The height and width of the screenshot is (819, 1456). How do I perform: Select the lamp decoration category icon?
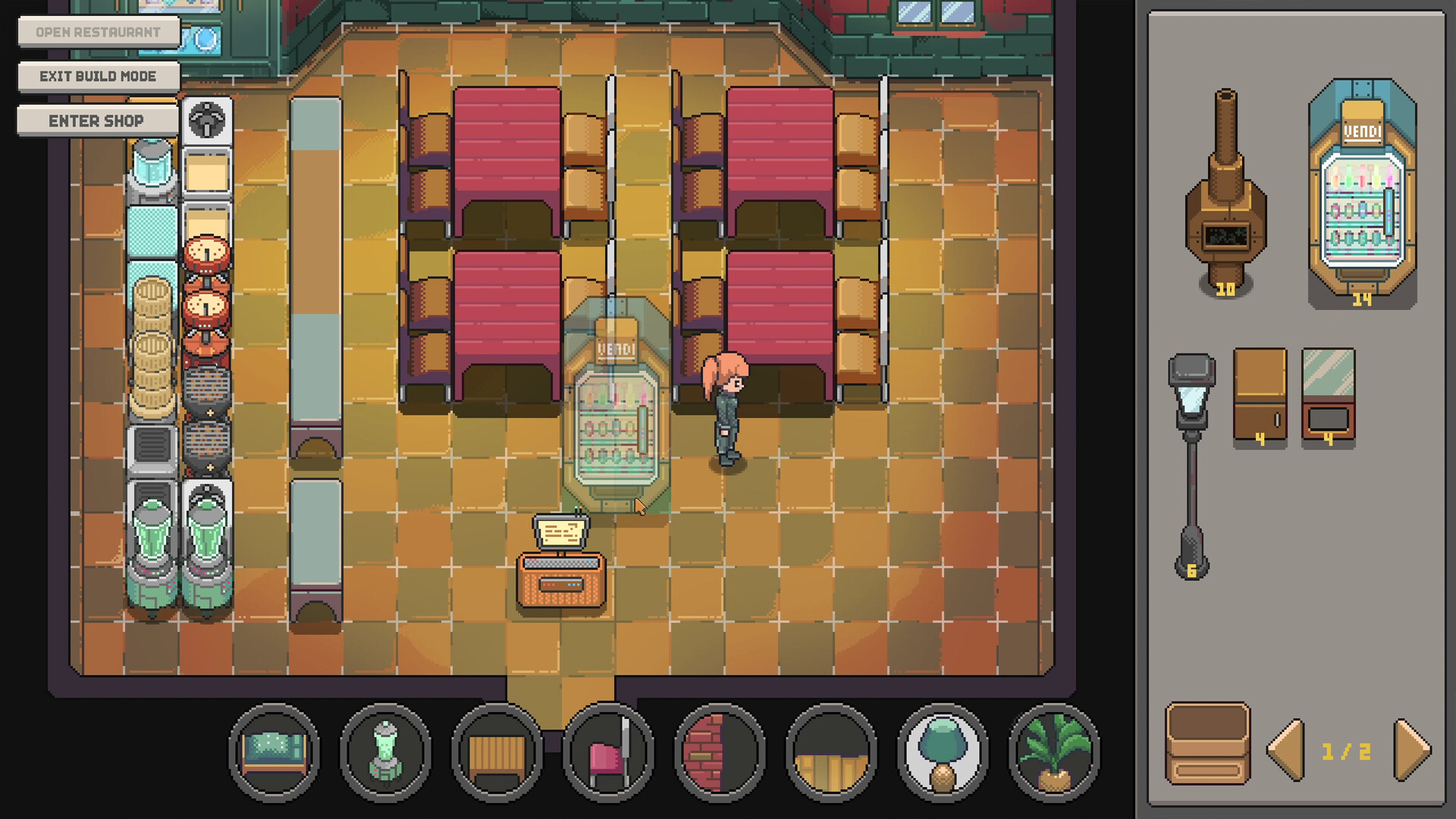[x=940, y=751]
